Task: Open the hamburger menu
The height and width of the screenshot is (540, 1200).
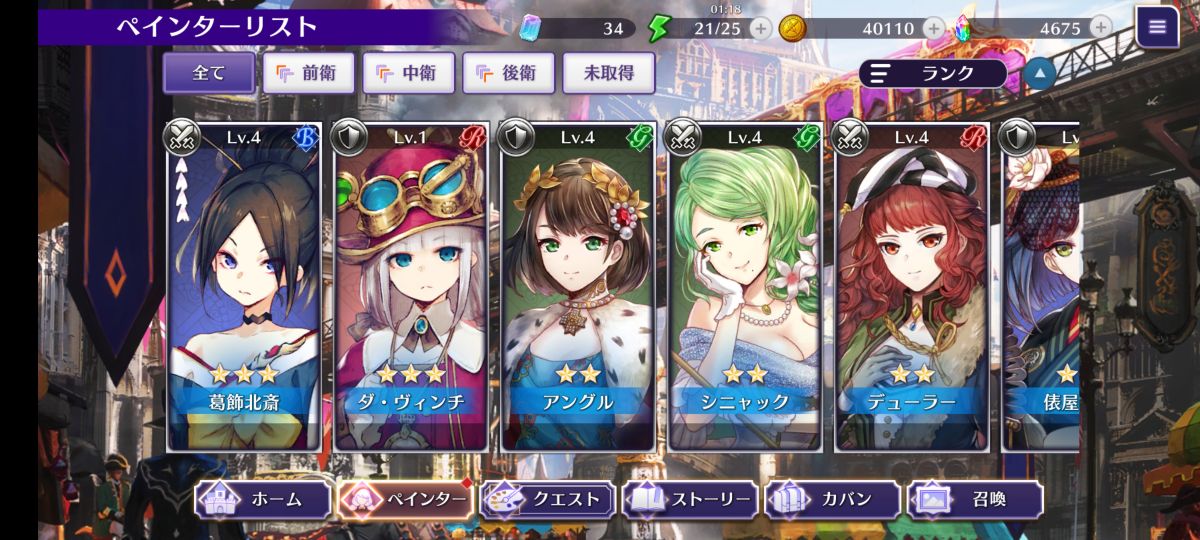Action: pyautogui.click(x=1157, y=27)
